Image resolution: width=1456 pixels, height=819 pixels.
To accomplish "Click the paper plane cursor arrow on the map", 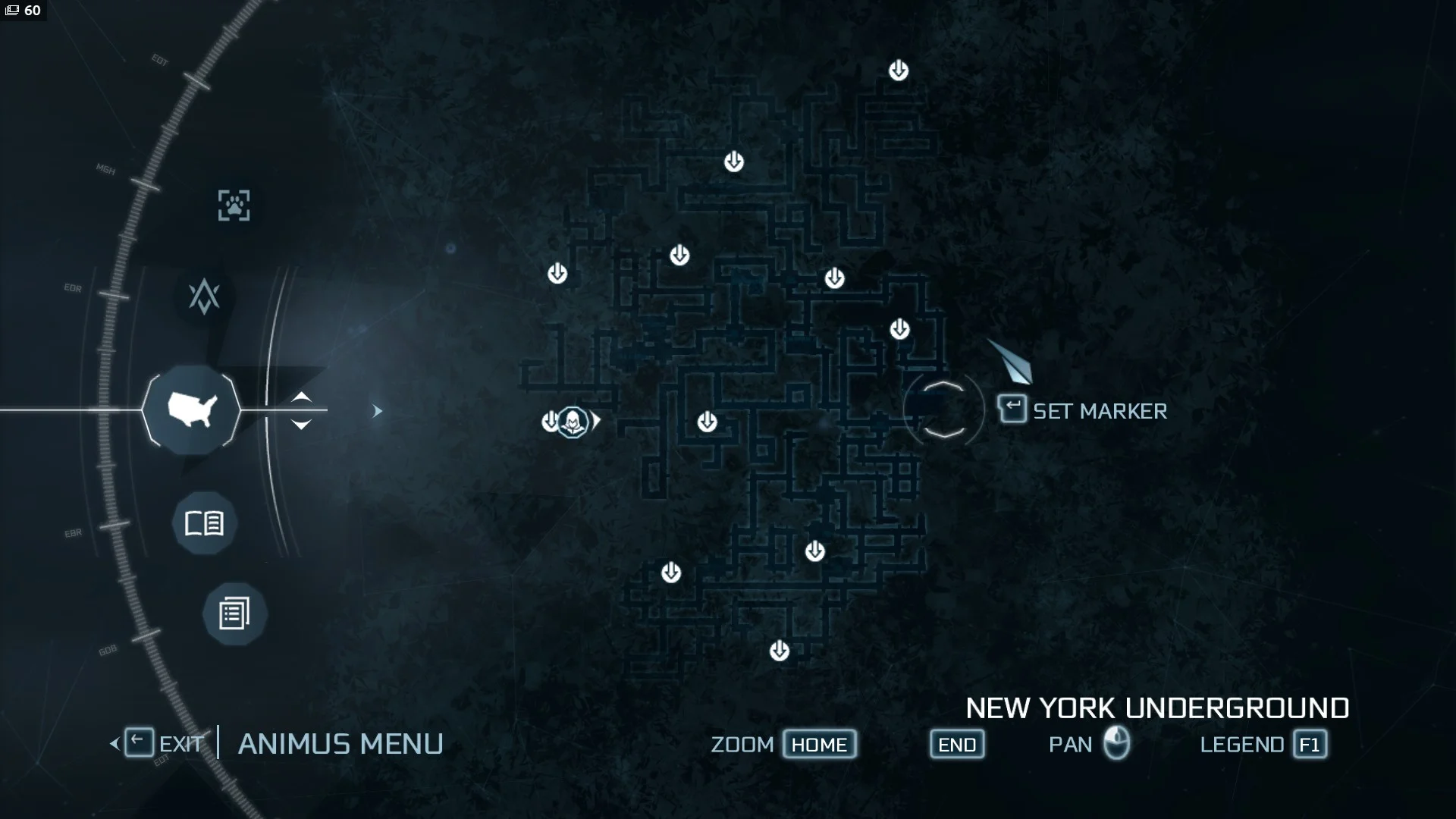I will click(x=1011, y=362).
